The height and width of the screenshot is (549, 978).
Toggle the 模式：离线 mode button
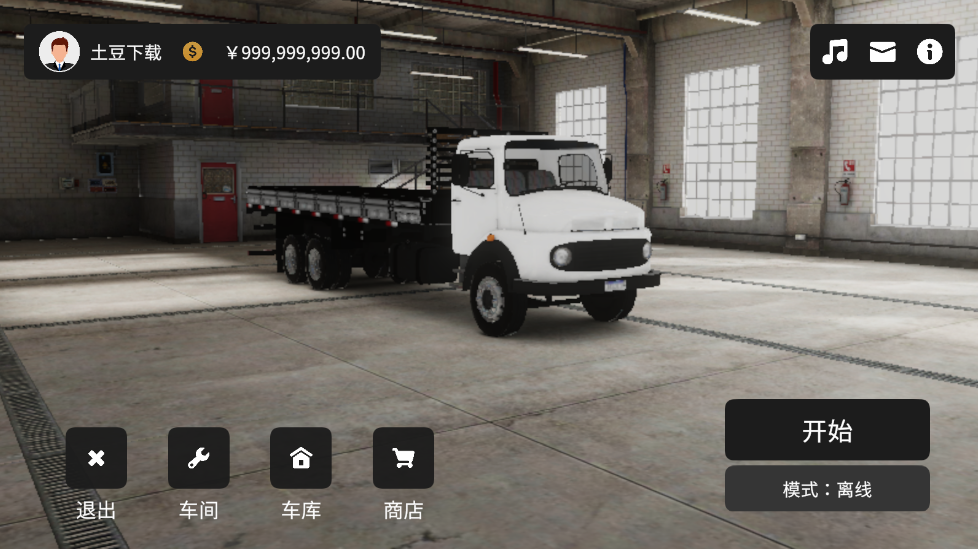tap(827, 489)
